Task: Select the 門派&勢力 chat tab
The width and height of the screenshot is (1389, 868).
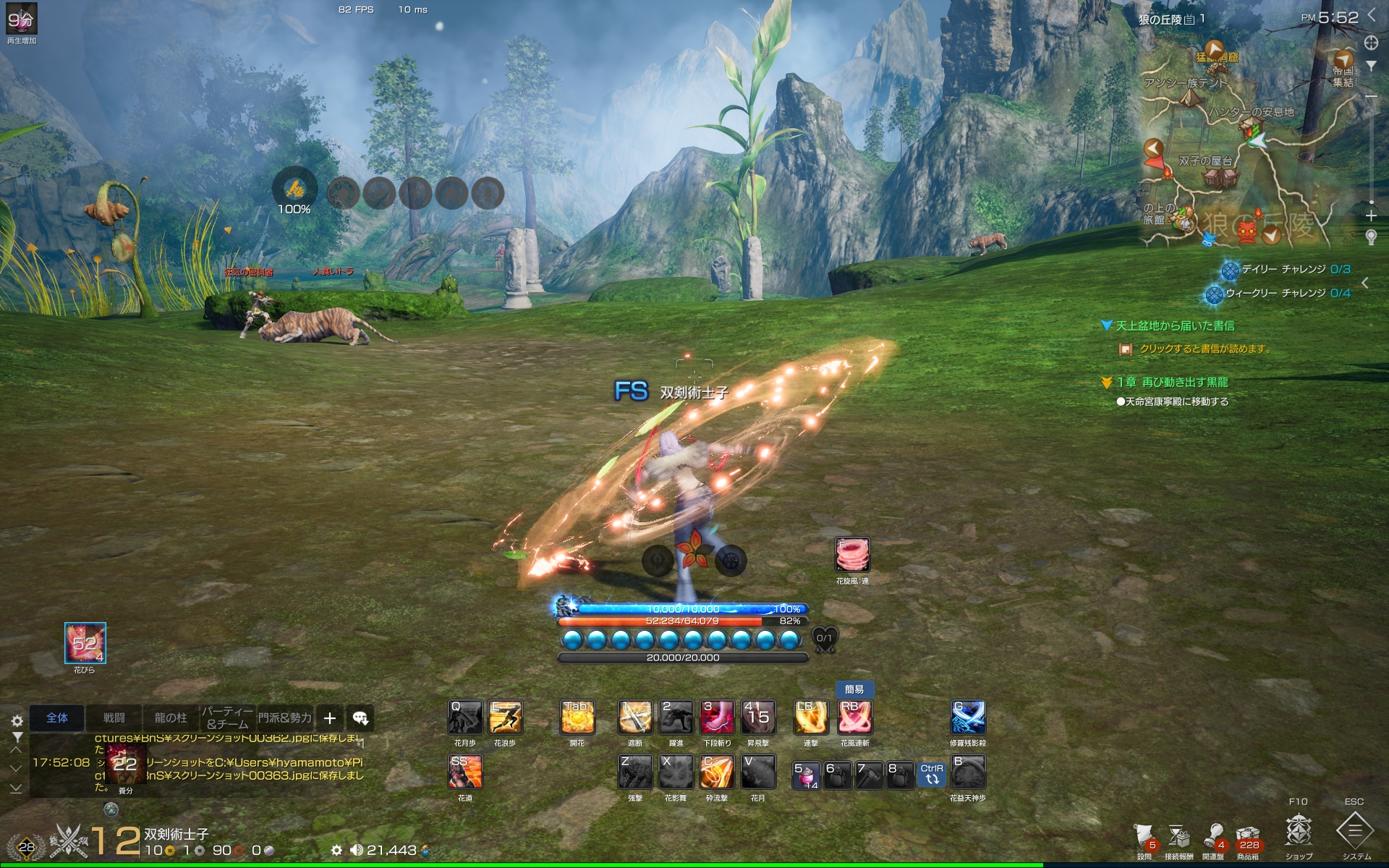Action: coord(284,718)
